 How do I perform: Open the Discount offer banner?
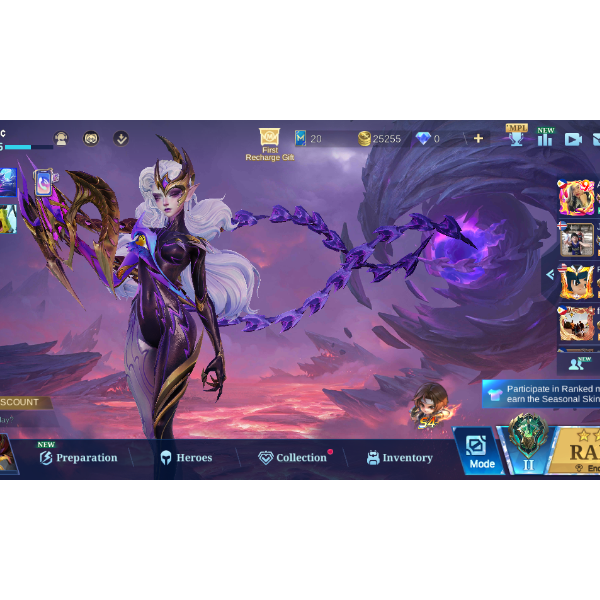click(x=22, y=403)
